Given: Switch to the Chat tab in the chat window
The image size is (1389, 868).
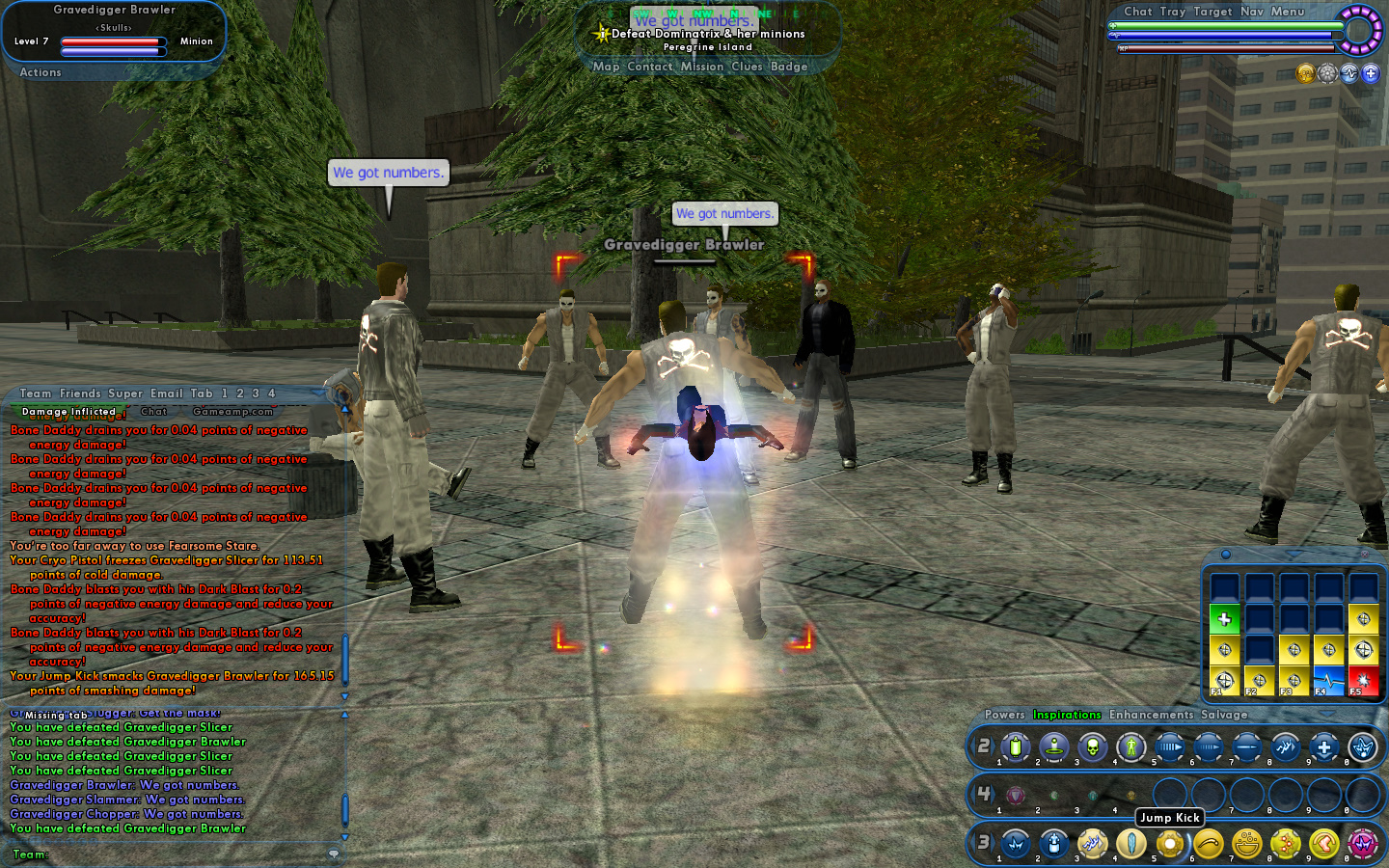Looking at the screenshot, I should tap(153, 412).
